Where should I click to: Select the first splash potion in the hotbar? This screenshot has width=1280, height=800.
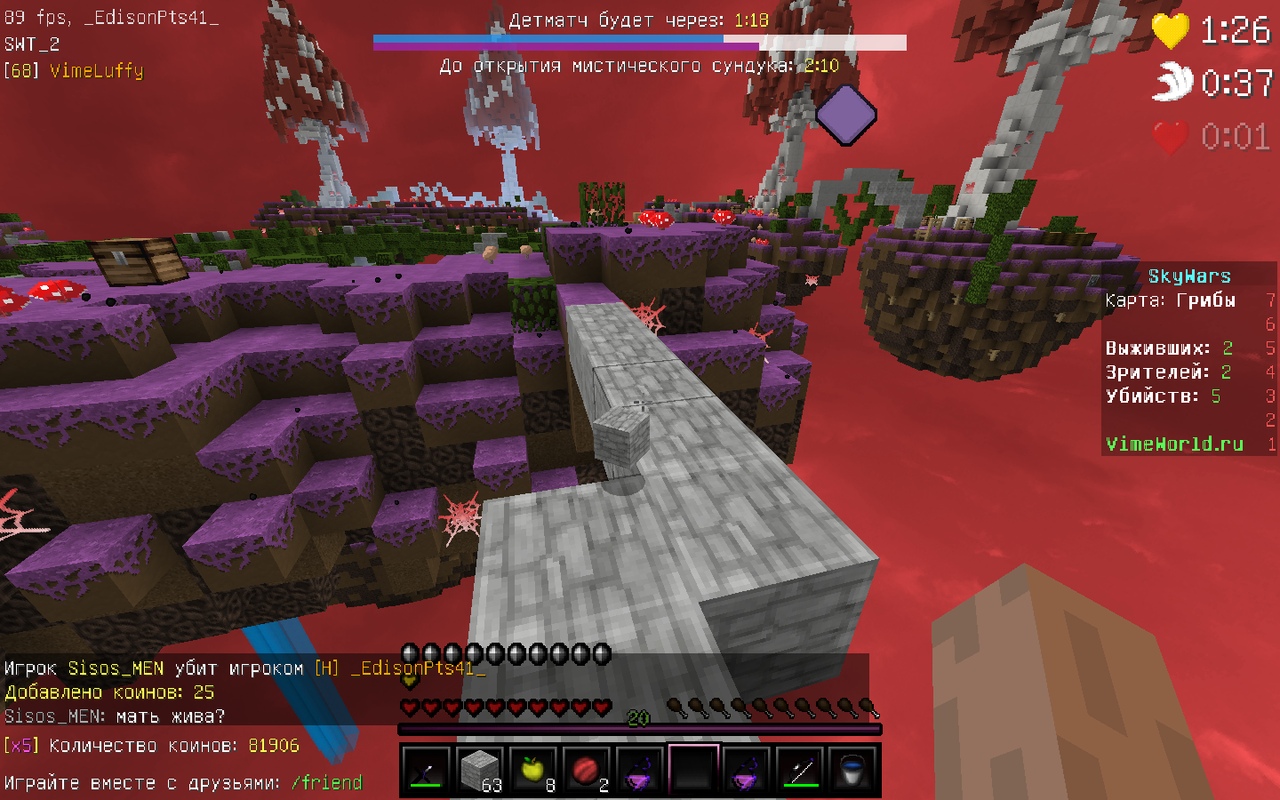click(639, 770)
